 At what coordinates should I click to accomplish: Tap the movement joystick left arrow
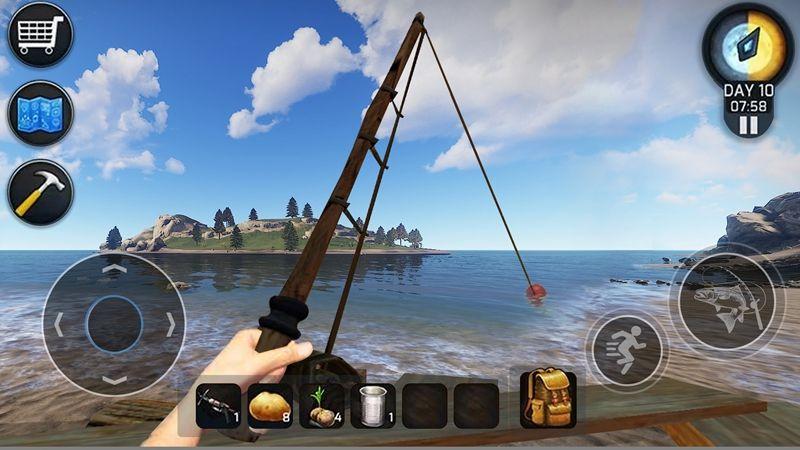pos(58,324)
